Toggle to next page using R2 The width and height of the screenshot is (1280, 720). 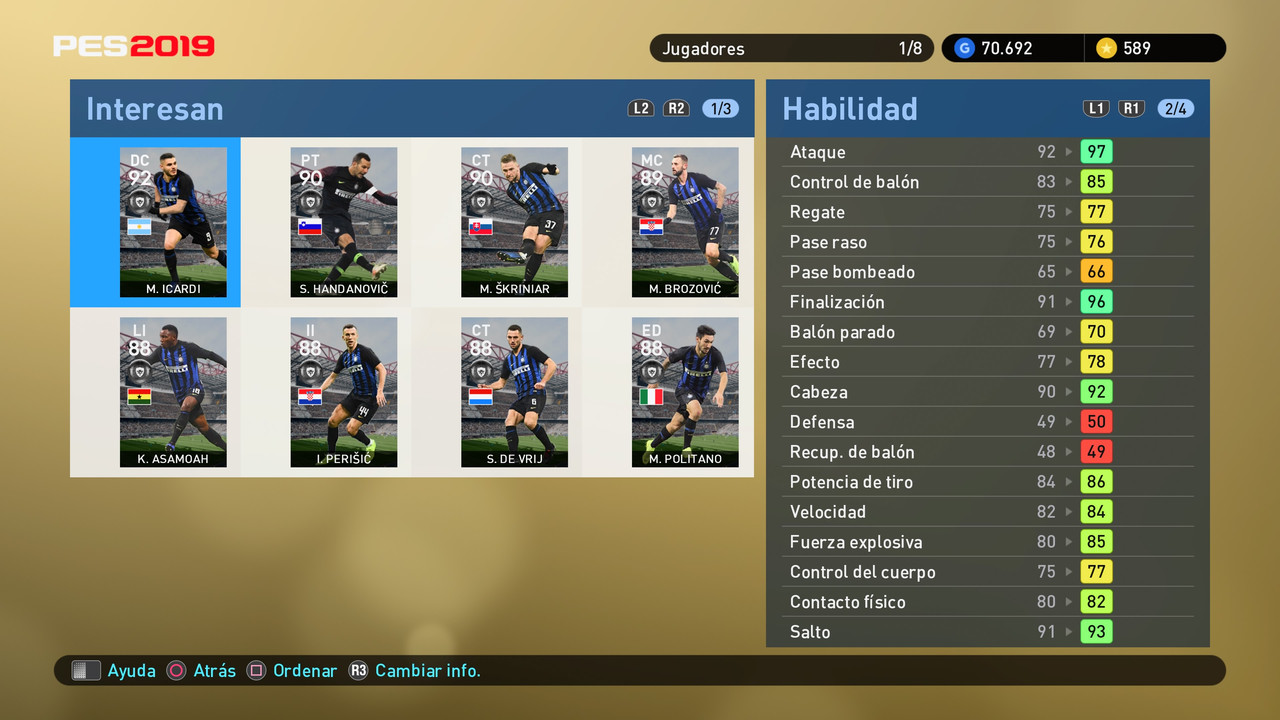676,108
